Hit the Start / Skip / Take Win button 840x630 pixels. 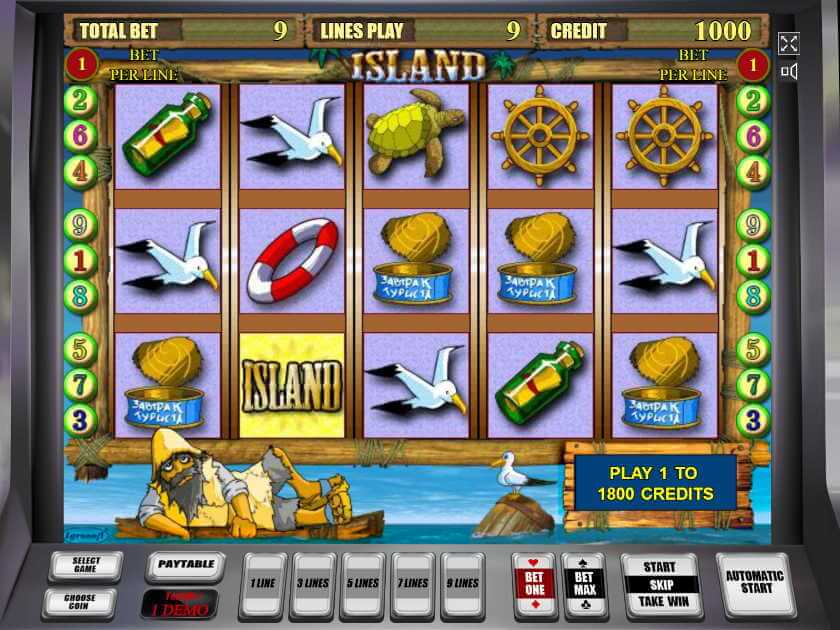coord(661,583)
